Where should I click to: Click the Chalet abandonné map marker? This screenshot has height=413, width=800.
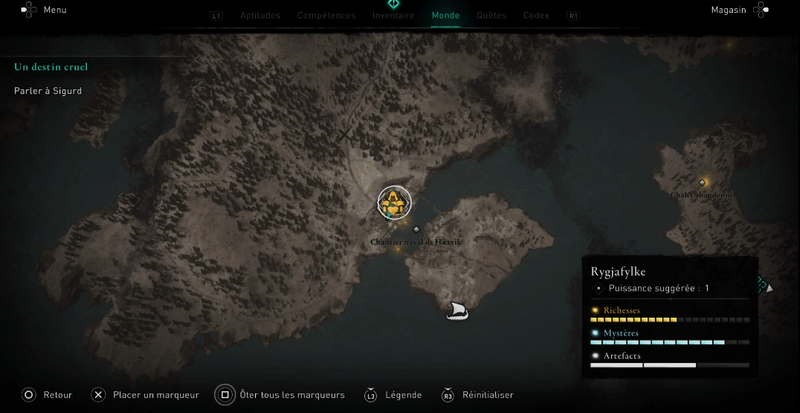[703, 182]
